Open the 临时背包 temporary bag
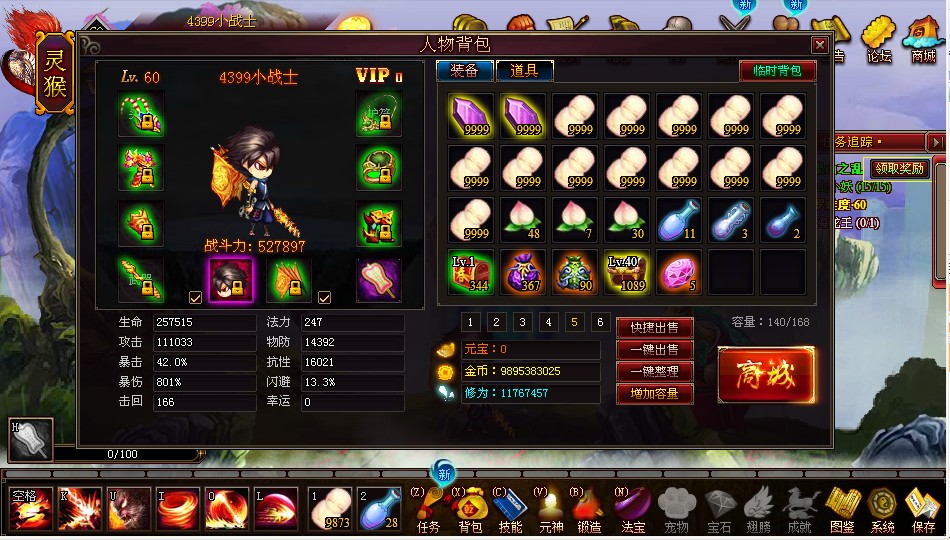 777,70
